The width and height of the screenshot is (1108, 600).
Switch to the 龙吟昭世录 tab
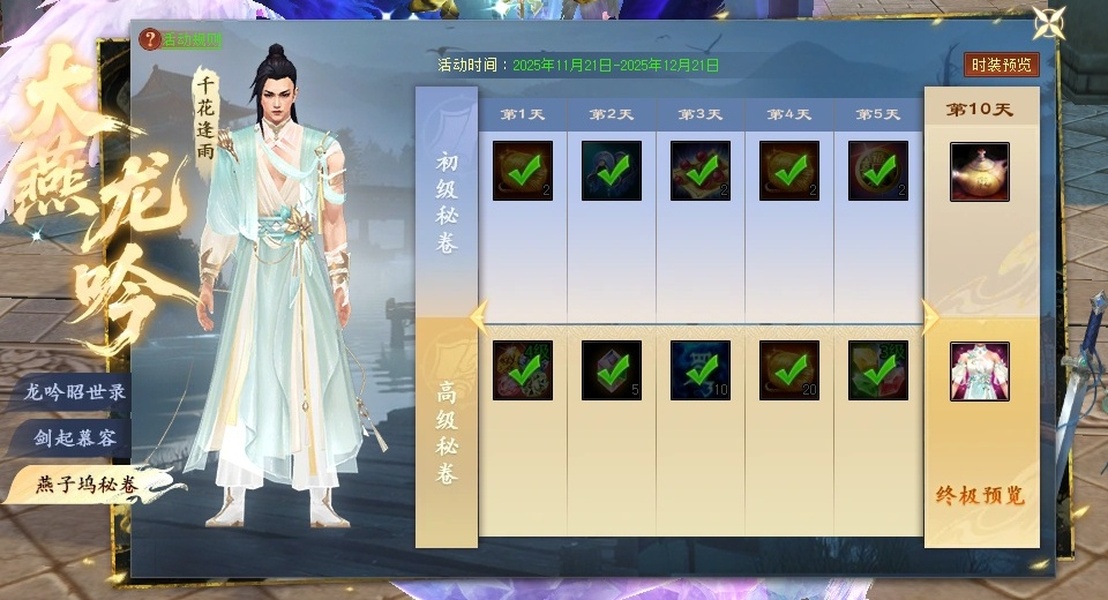pos(75,392)
